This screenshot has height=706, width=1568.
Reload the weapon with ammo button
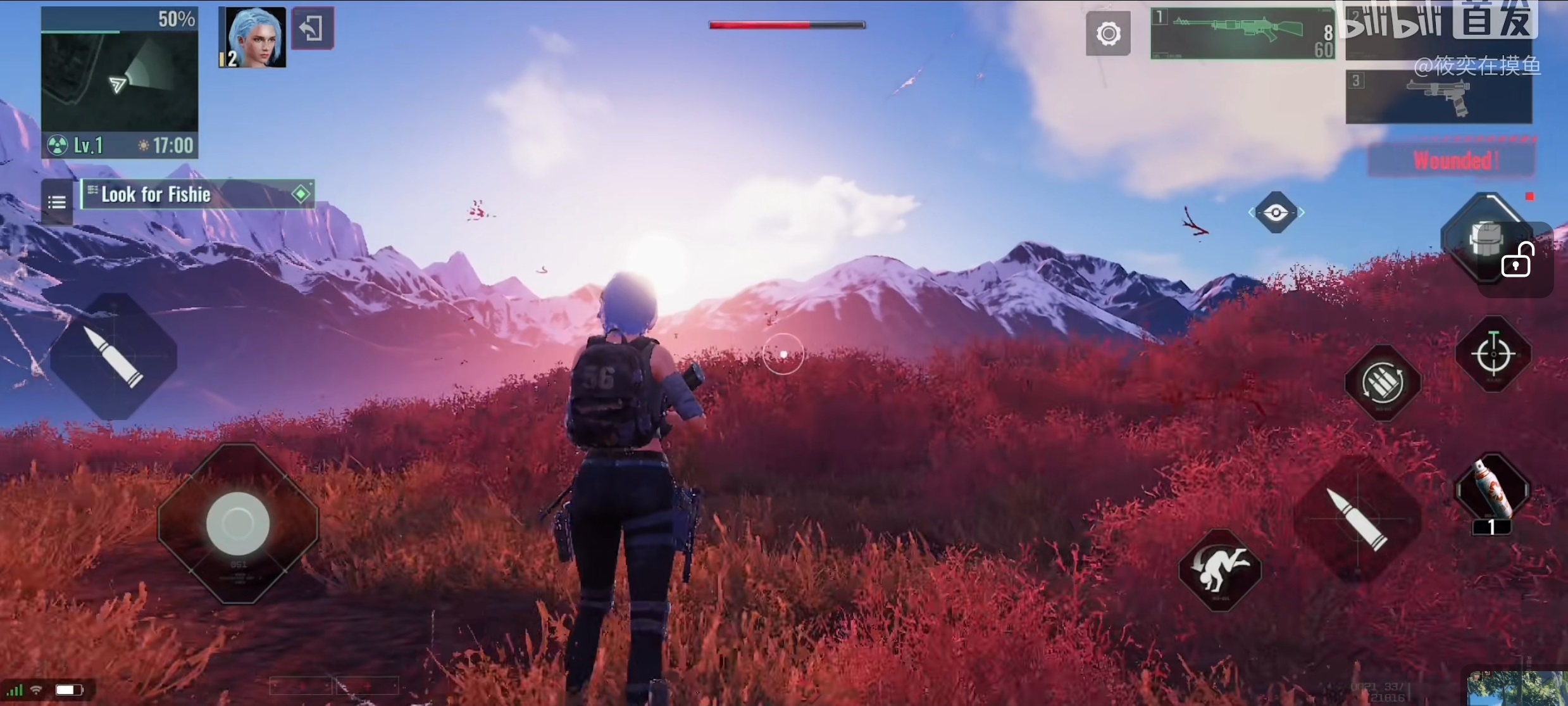click(1383, 383)
